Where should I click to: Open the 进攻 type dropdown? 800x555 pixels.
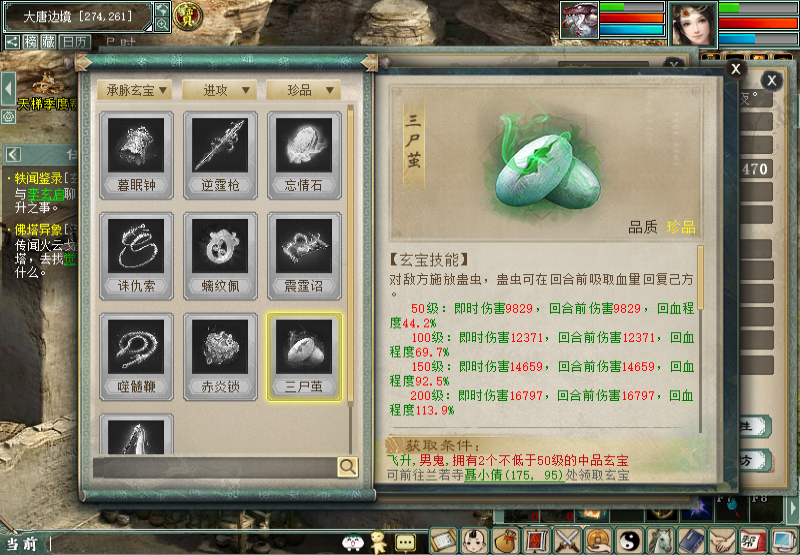(x=220, y=90)
